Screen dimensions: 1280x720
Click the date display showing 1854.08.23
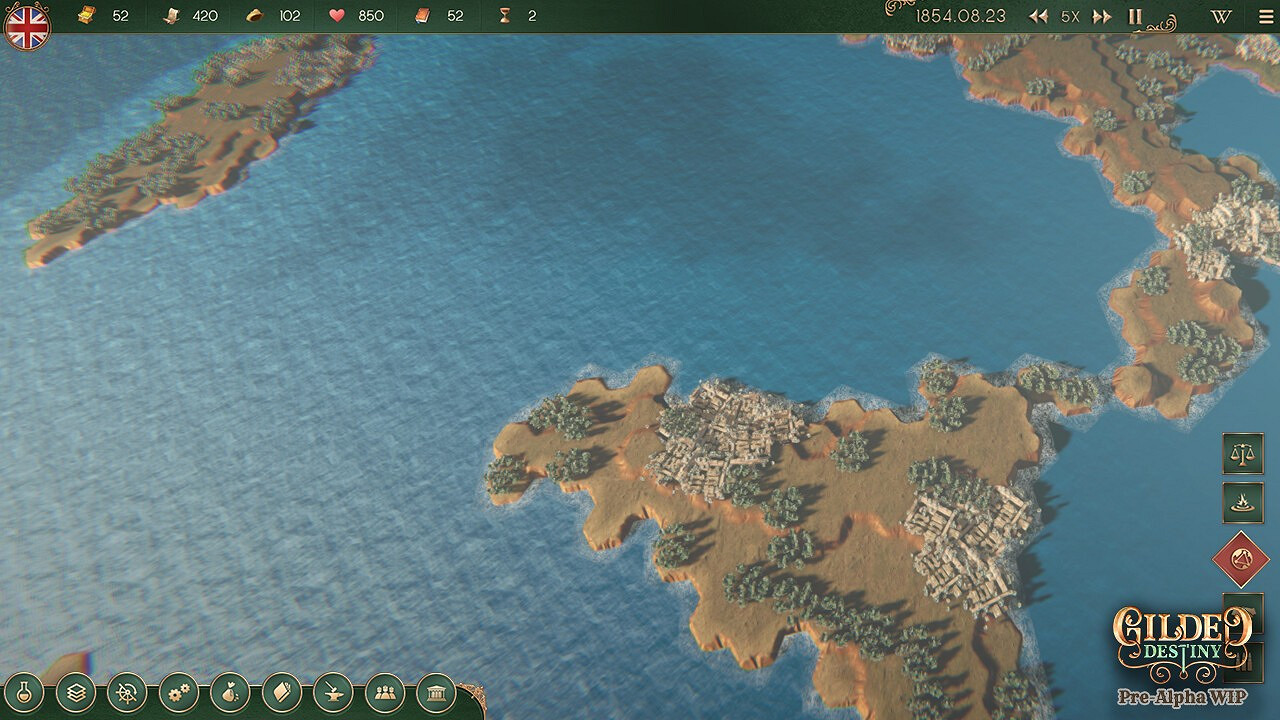[965, 16]
